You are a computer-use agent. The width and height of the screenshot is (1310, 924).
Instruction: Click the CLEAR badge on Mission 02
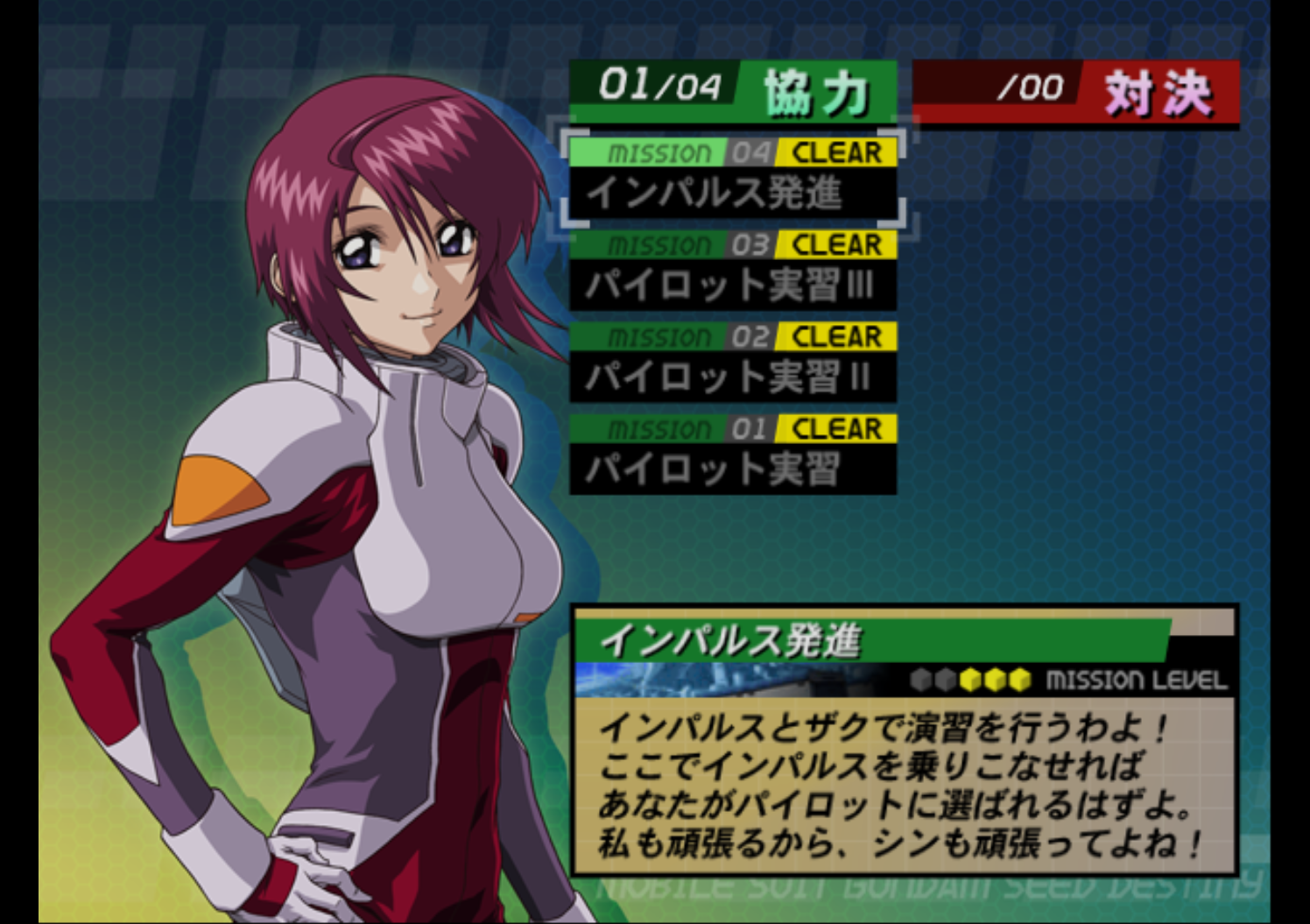point(836,336)
